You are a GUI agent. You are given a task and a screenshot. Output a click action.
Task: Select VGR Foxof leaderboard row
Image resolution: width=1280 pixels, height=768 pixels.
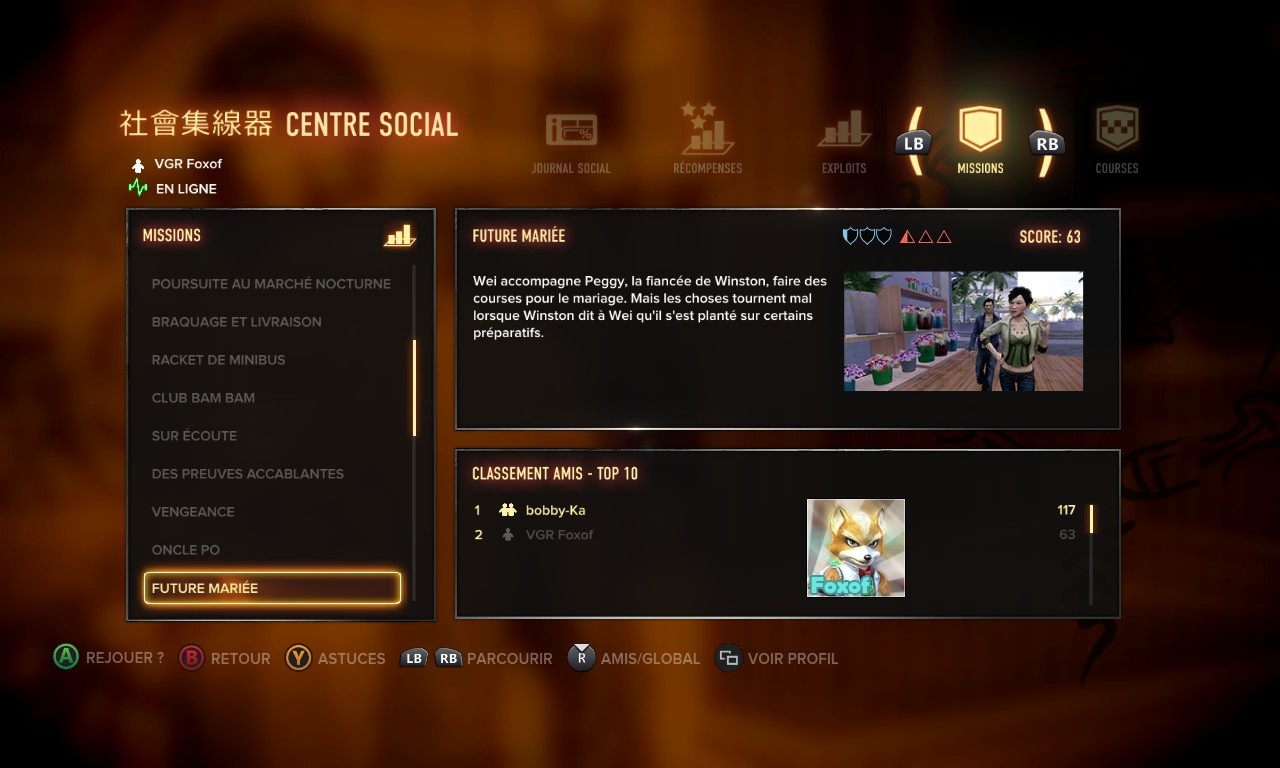coord(559,535)
